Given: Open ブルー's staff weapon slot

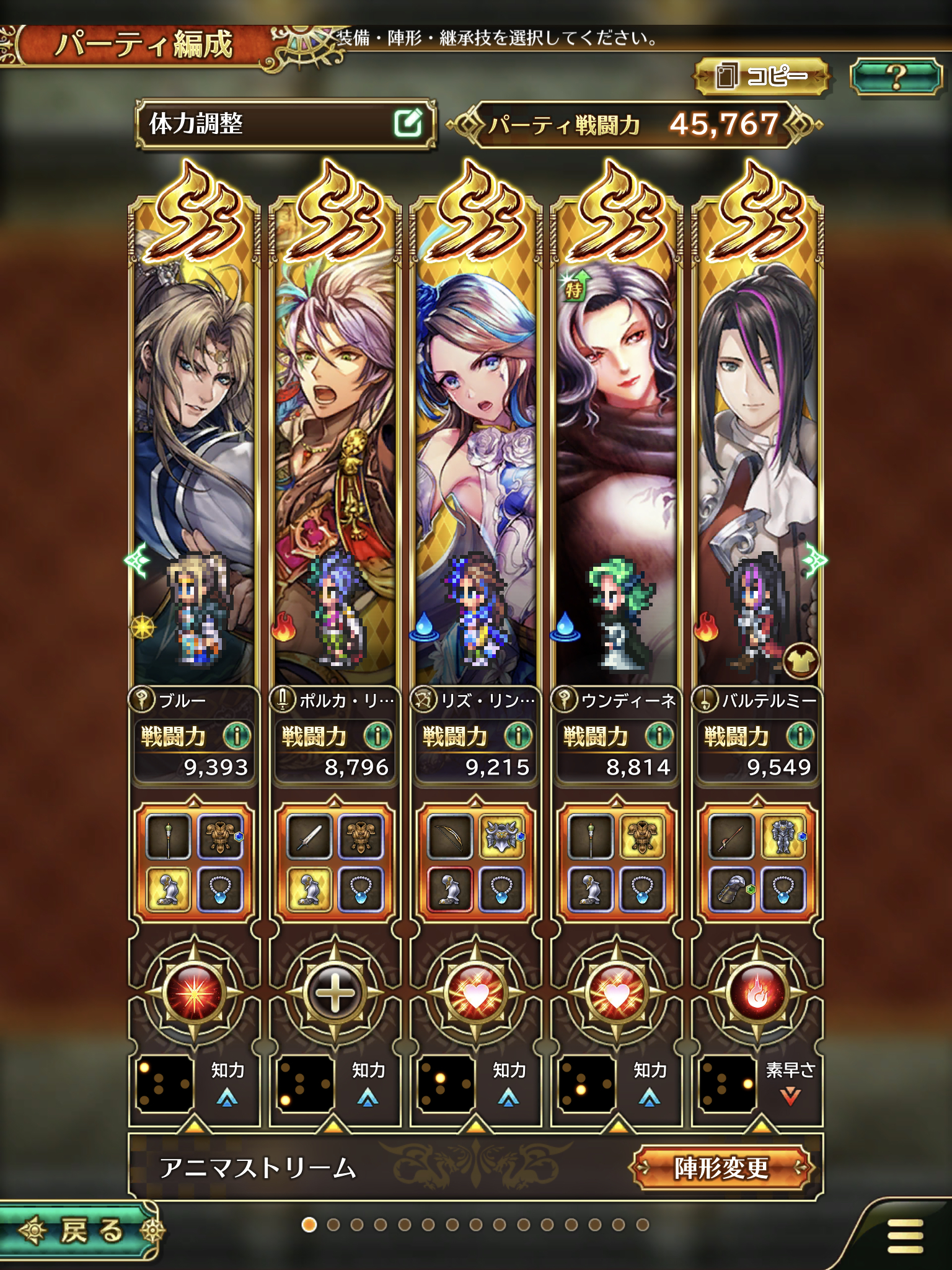Looking at the screenshot, I should click(168, 837).
